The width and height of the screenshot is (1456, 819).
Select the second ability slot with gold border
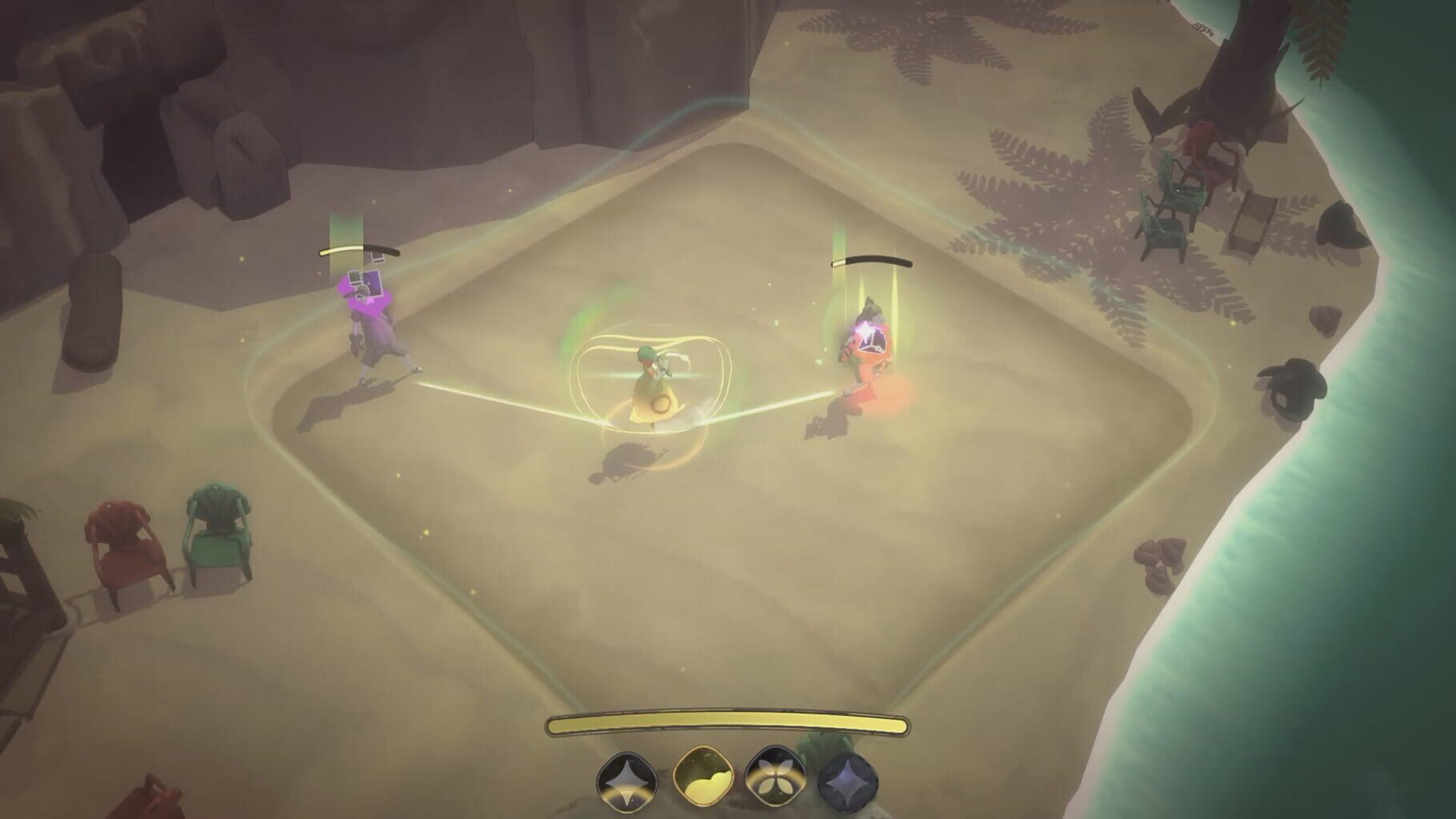coord(702,777)
